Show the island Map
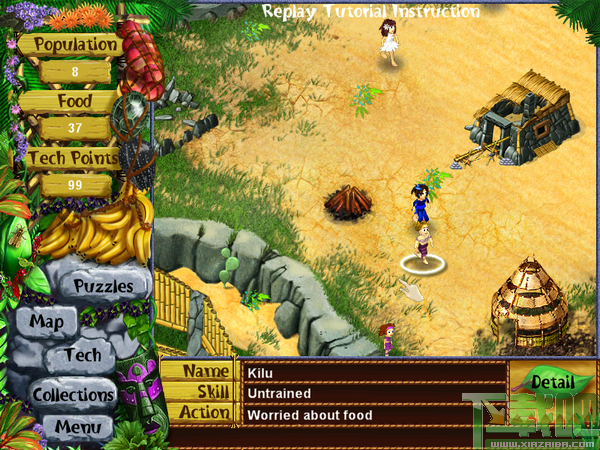600x450 pixels. [47, 322]
